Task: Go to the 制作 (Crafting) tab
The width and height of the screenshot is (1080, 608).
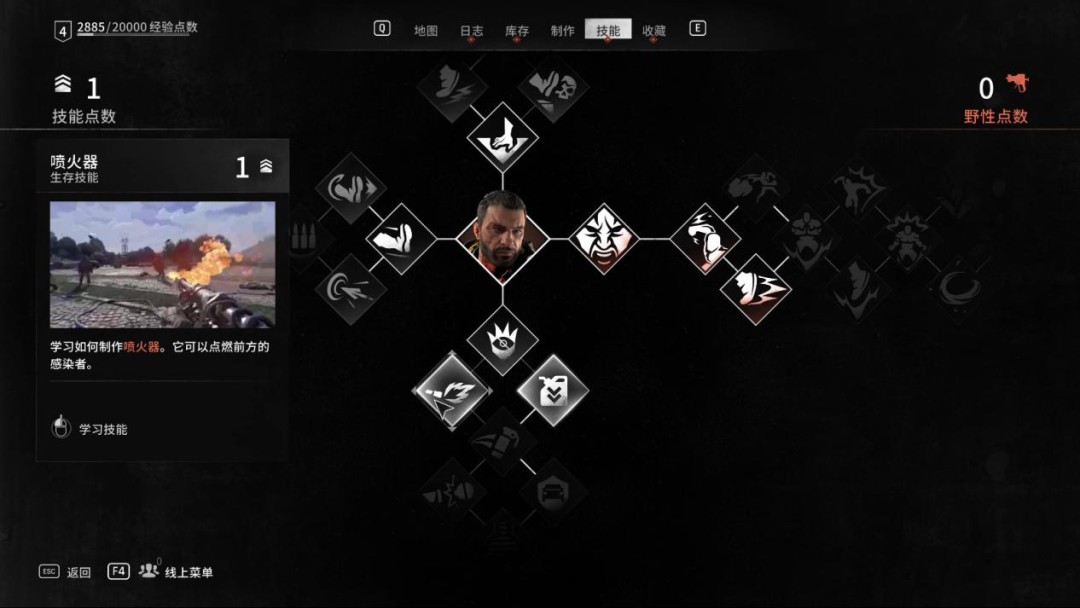Action: coord(563,31)
